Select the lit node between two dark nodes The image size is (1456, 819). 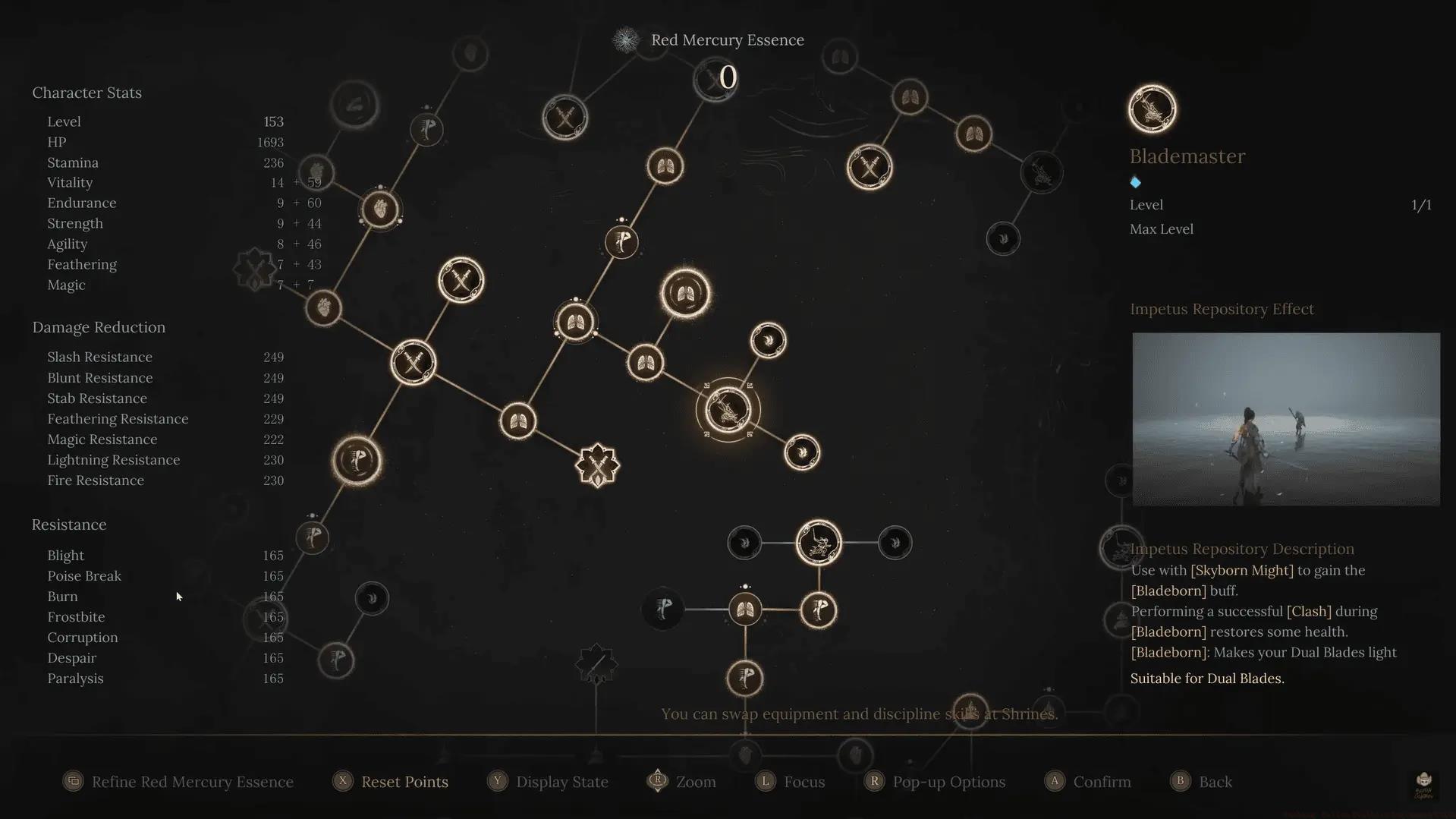(x=819, y=543)
